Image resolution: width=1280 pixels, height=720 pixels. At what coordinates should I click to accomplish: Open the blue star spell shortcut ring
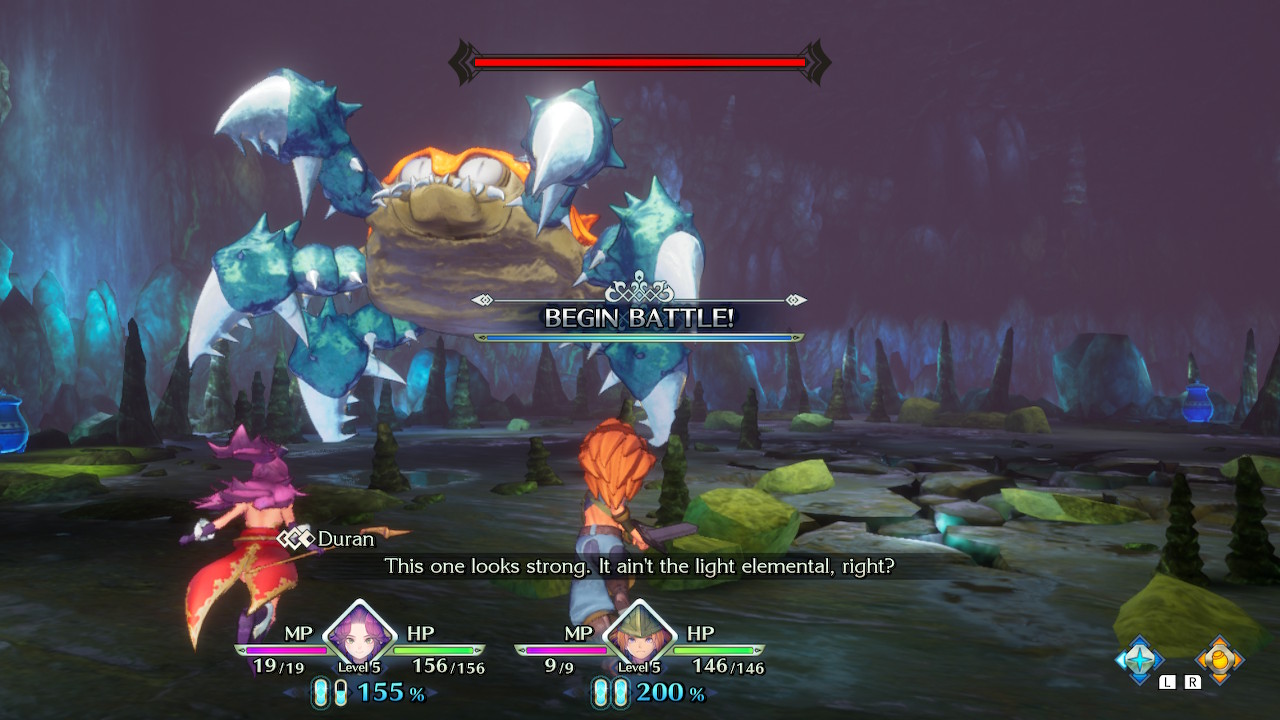point(1140,659)
